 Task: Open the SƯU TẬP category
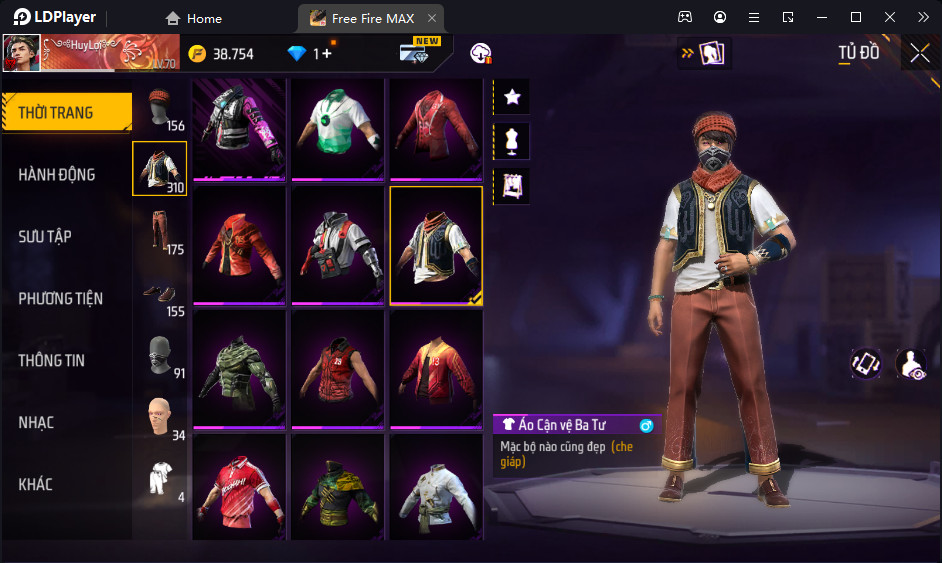point(45,237)
